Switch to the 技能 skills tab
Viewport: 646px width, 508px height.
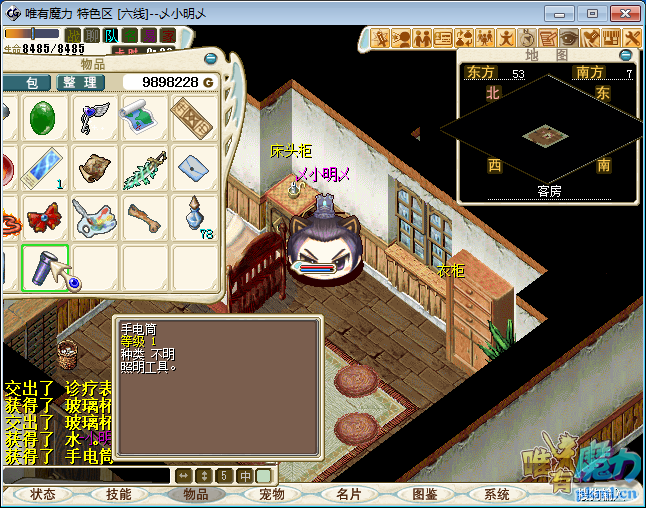point(118,494)
